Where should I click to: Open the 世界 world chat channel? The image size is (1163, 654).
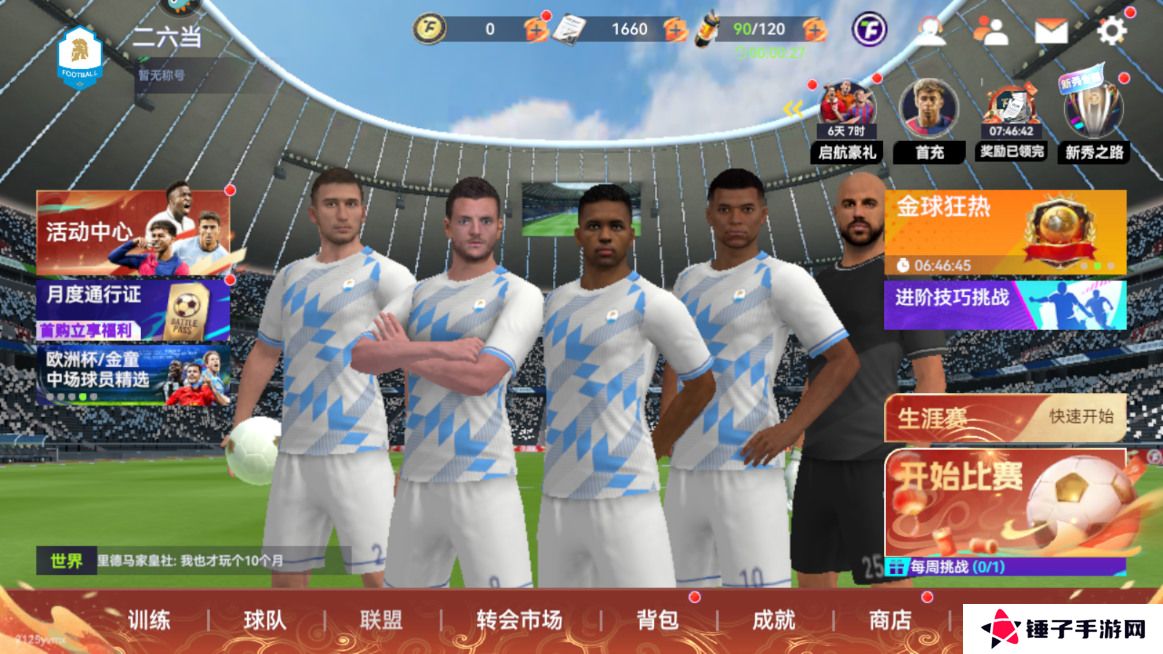67,561
